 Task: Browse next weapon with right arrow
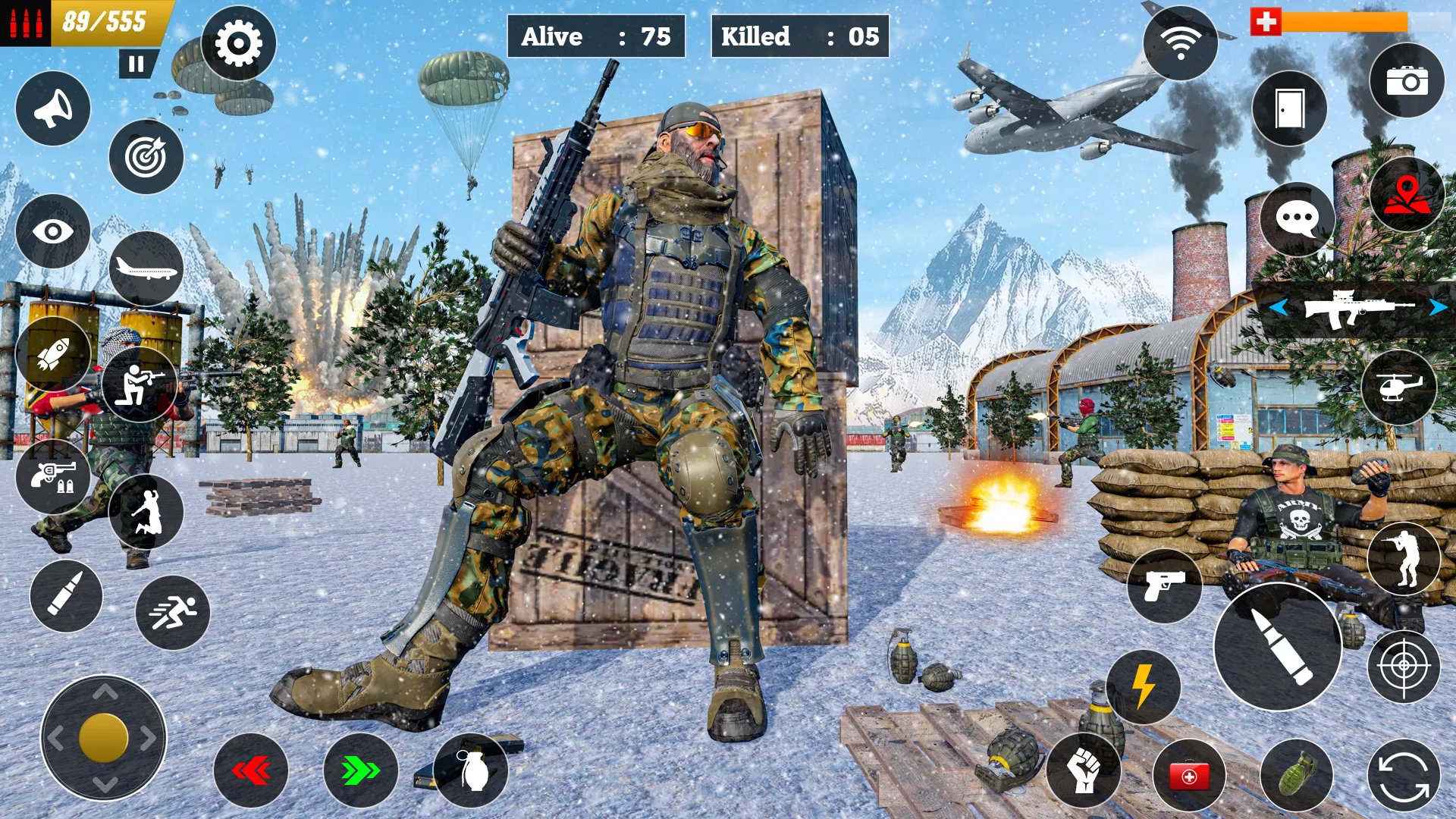1436,308
